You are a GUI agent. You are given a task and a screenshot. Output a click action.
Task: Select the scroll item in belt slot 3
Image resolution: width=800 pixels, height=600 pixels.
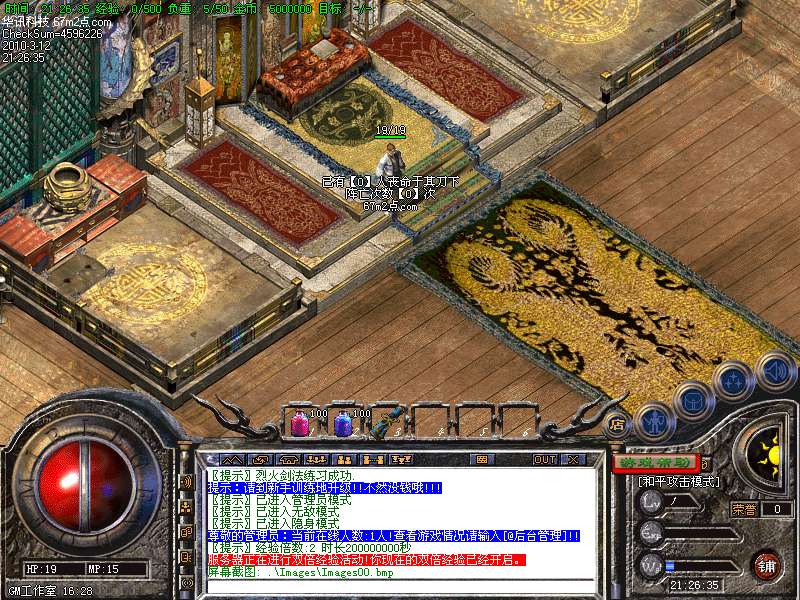pos(384,423)
